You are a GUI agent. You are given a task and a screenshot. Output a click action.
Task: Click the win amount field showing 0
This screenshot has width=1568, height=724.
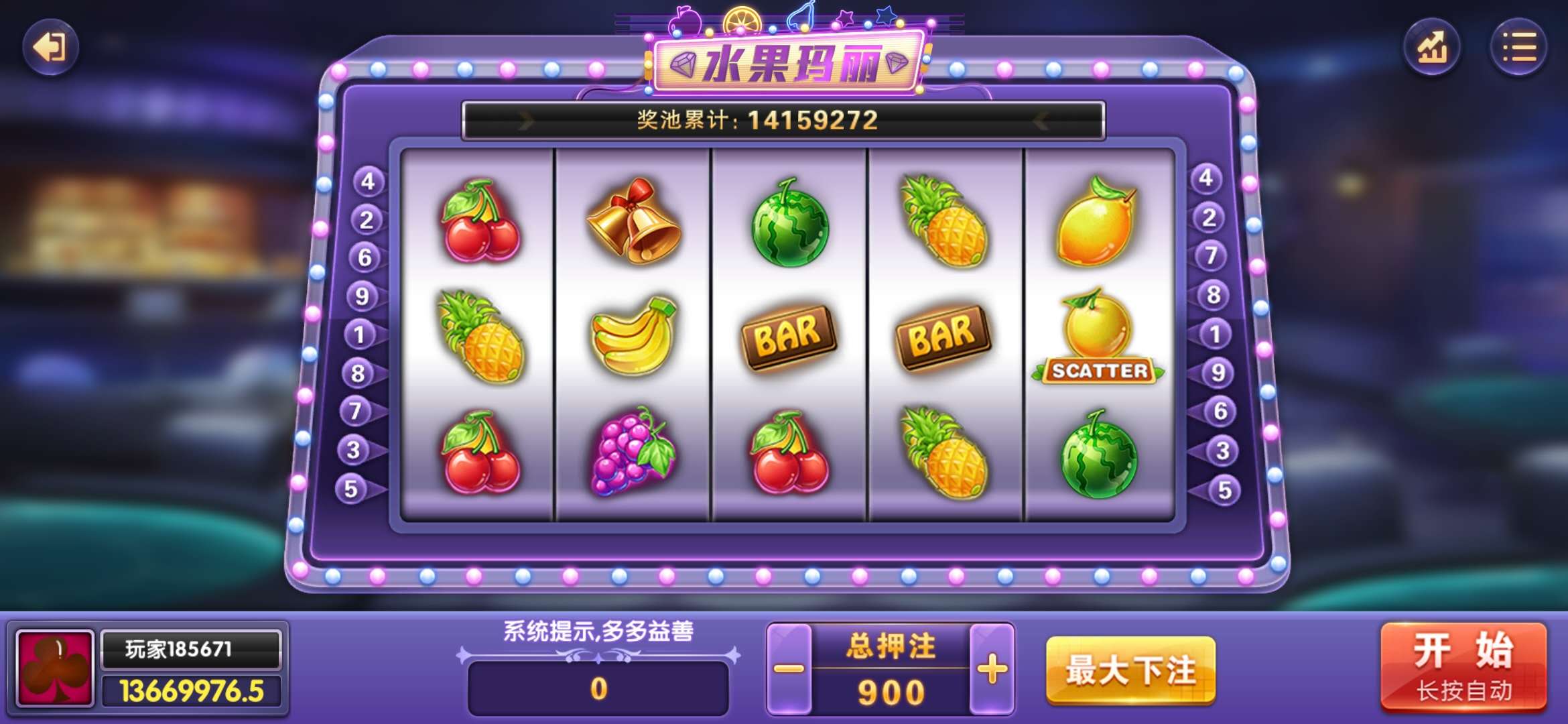[x=600, y=687]
